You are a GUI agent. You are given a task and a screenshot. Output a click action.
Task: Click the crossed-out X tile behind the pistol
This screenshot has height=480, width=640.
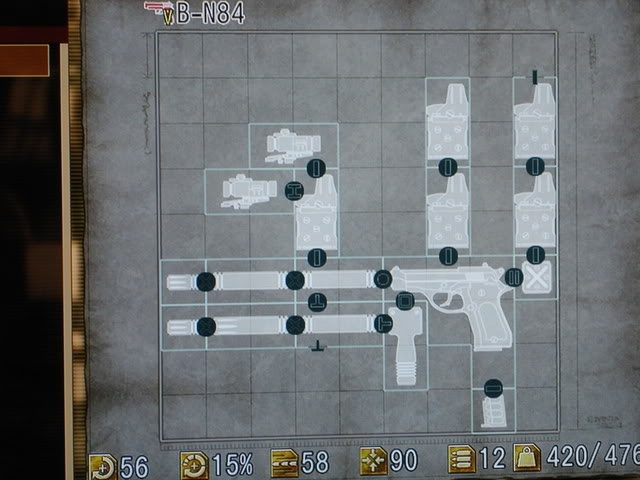pos(537,280)
